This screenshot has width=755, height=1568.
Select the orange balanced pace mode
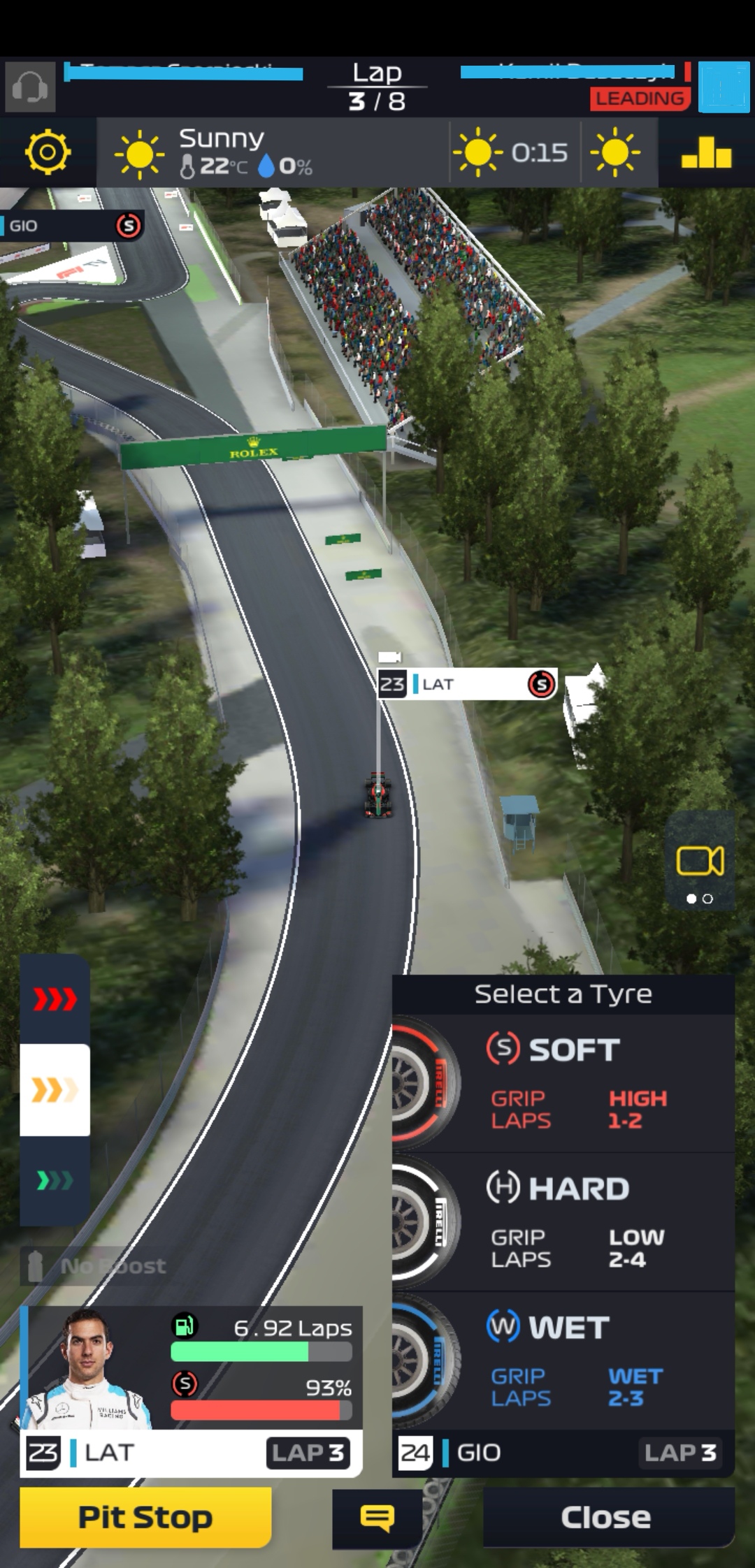pyautogui.click(x=55, y=1090)
